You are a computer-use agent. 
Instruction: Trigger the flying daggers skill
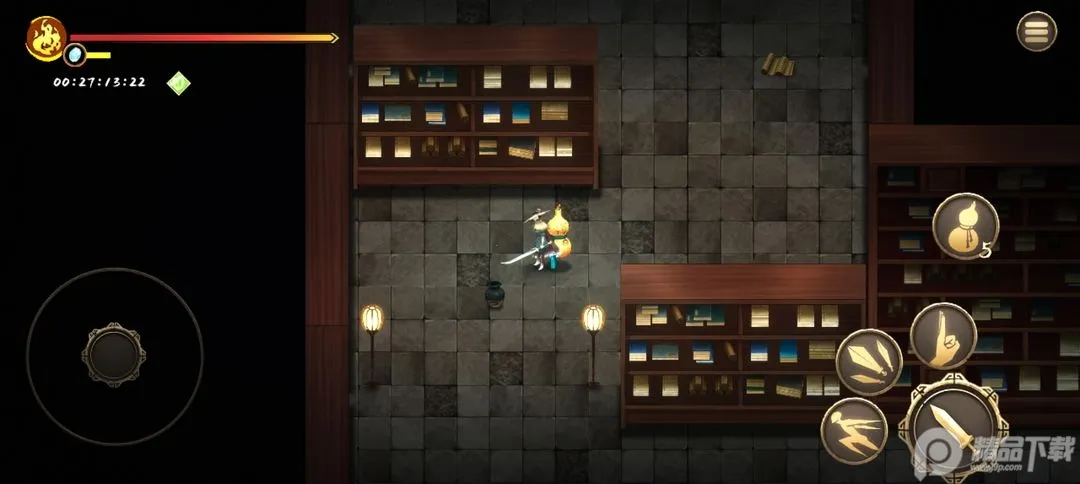[869, 362]
